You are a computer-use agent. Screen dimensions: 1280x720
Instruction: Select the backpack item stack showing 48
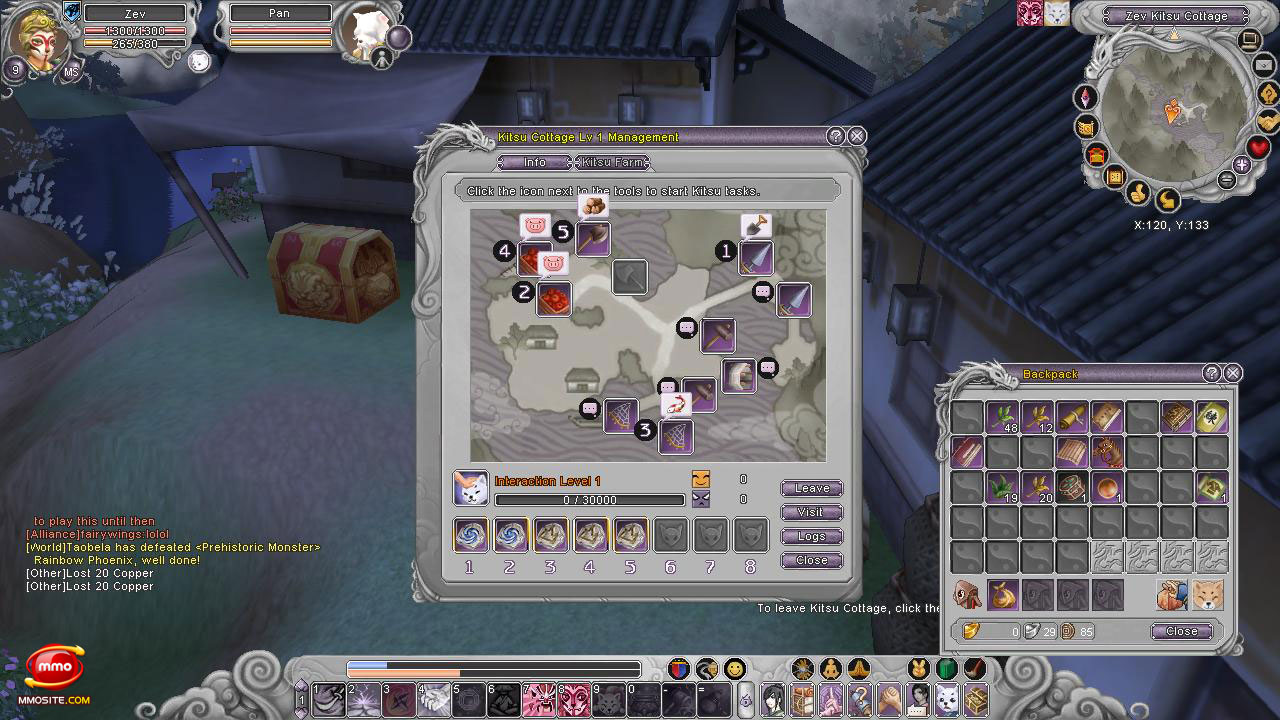coord(1002,417)
